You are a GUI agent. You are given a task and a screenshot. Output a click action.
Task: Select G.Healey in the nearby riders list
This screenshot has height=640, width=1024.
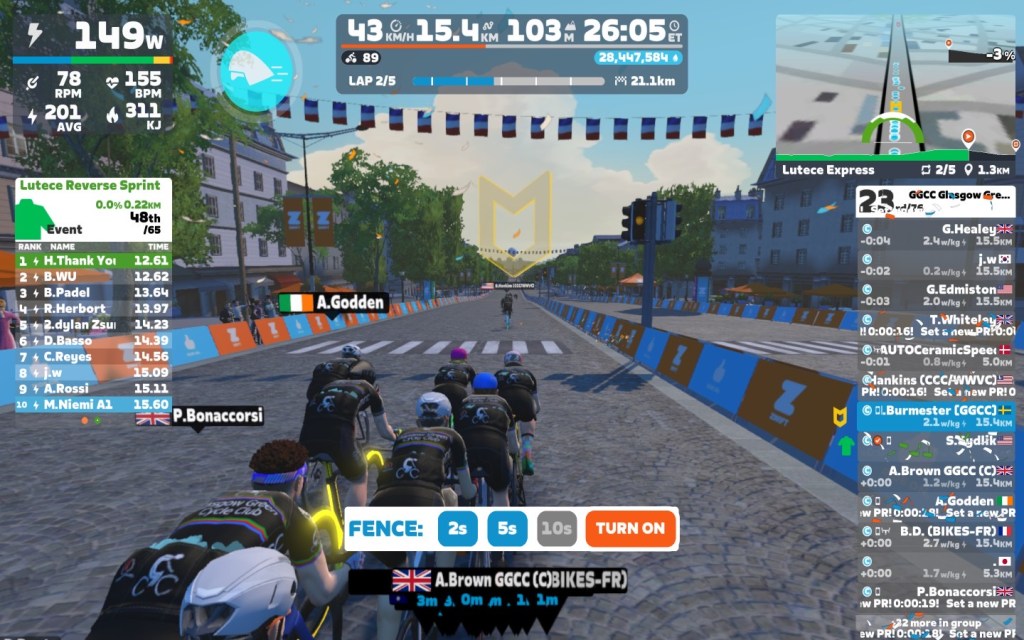937,234
